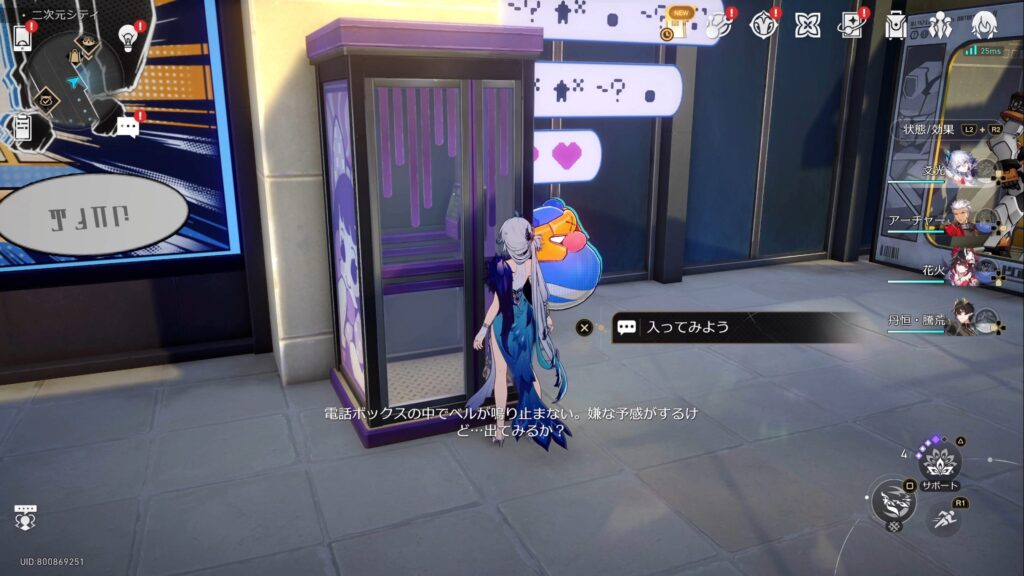Toggle the sprint running icon
Screen dimensions: 1024x576
[x=943, y=518]
